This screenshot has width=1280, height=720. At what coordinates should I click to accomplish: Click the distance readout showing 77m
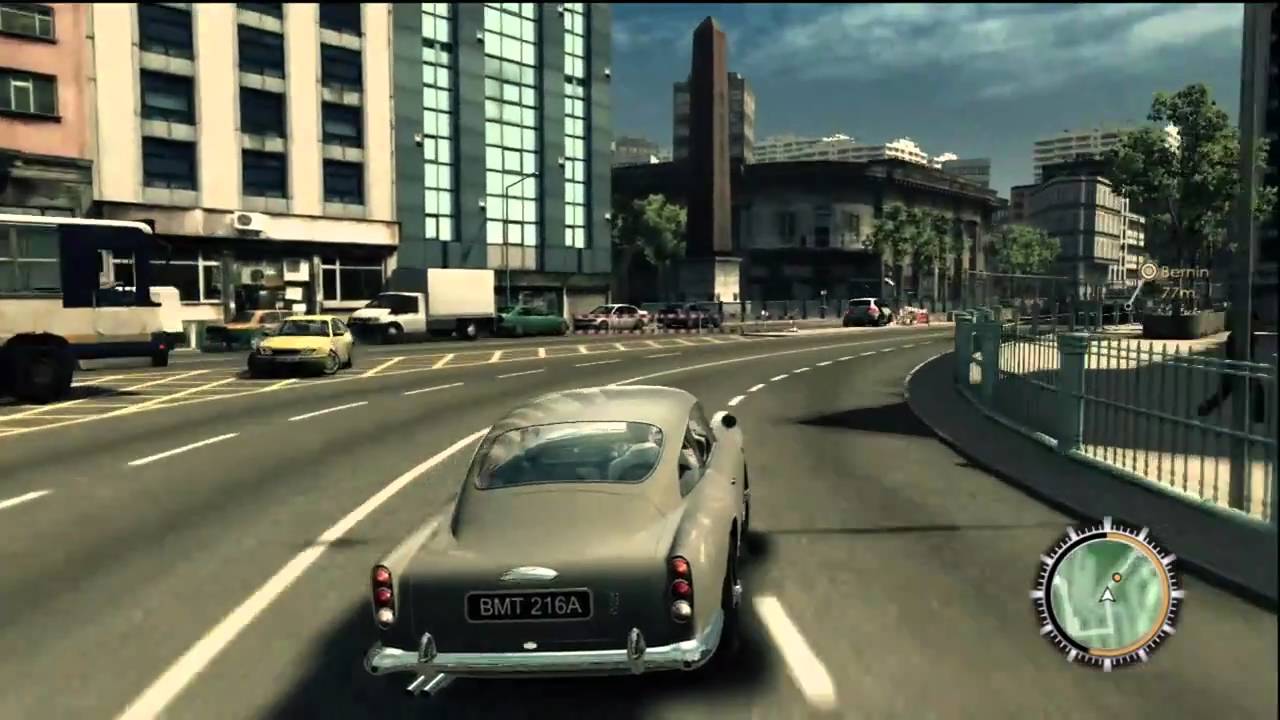pyautogui.click(x=1179, y=292)
